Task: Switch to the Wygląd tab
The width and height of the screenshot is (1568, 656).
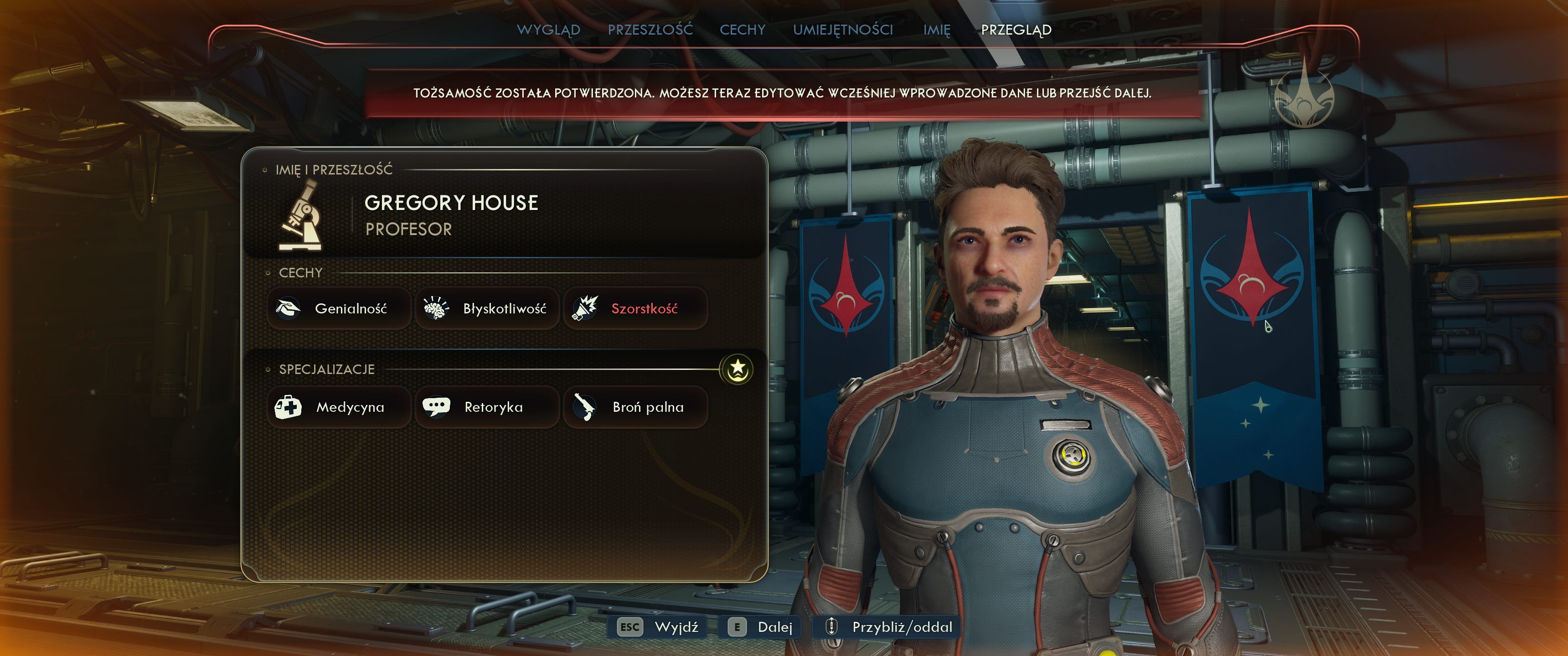Action: 548,29
